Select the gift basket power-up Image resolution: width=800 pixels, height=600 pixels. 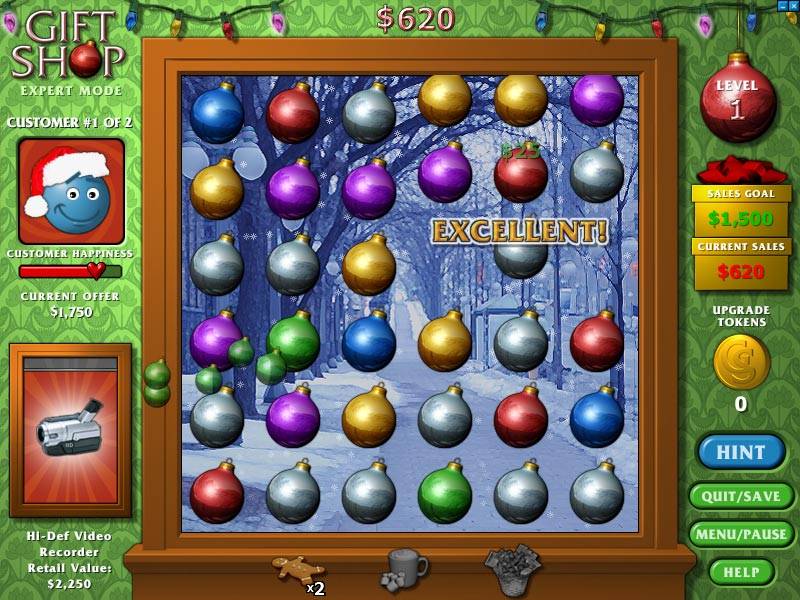512,568
